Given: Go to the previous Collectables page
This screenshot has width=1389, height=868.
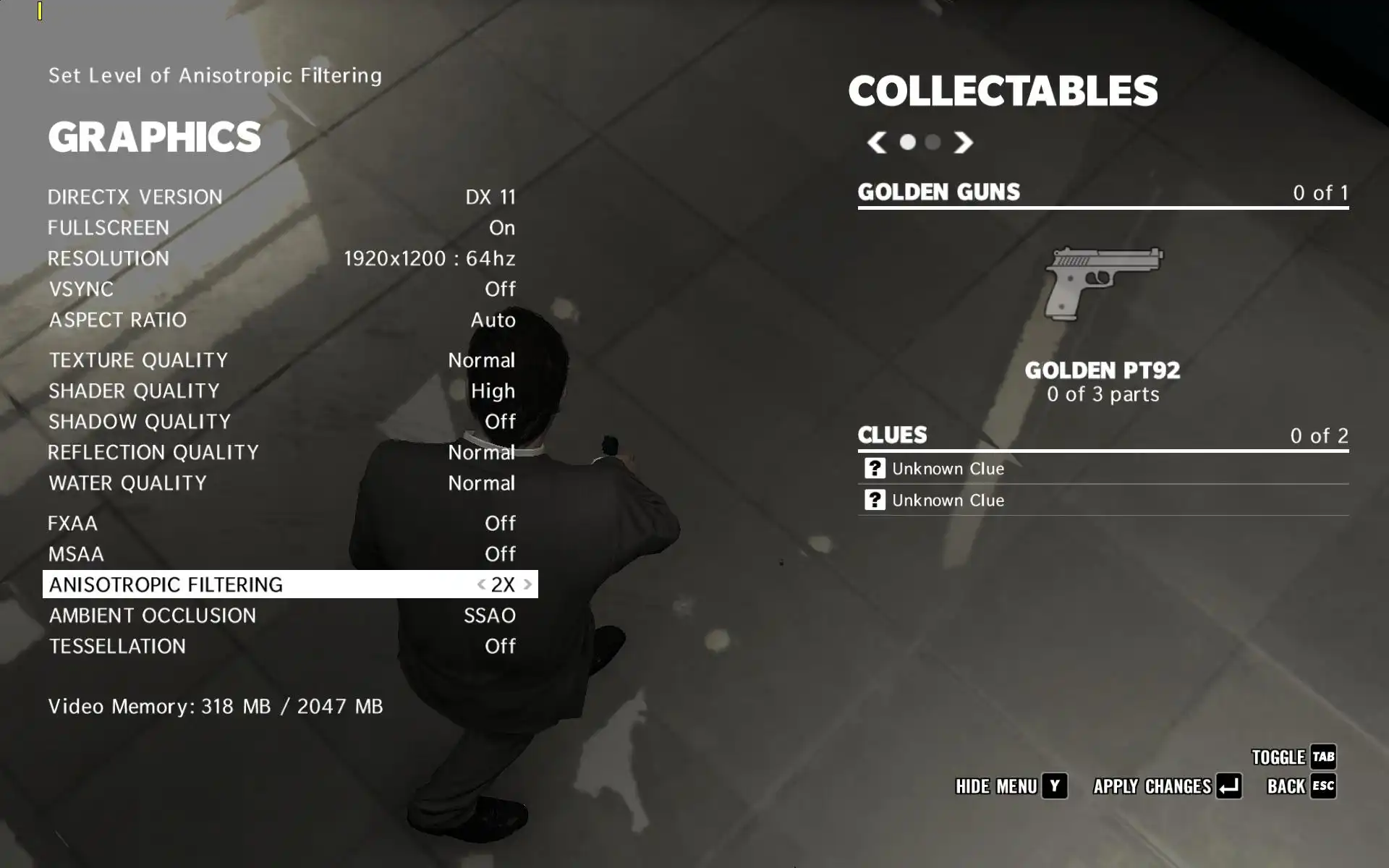Looking at the screenshot, I should point(877,142).
